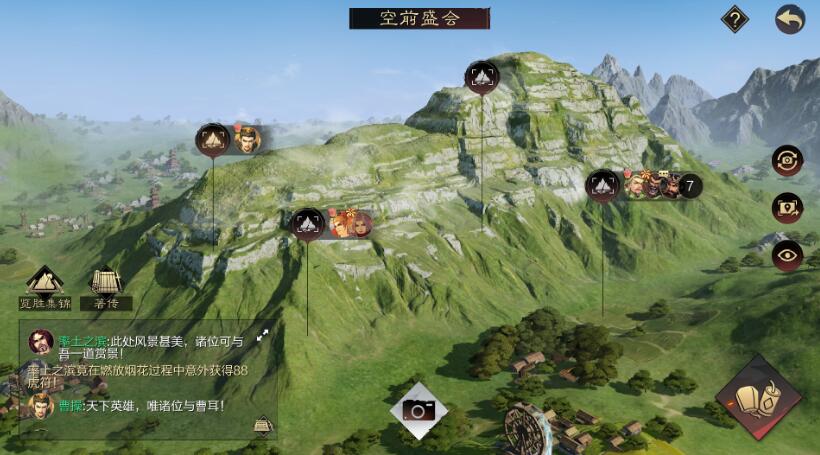Select the summit camp marker

coord(482,76)
